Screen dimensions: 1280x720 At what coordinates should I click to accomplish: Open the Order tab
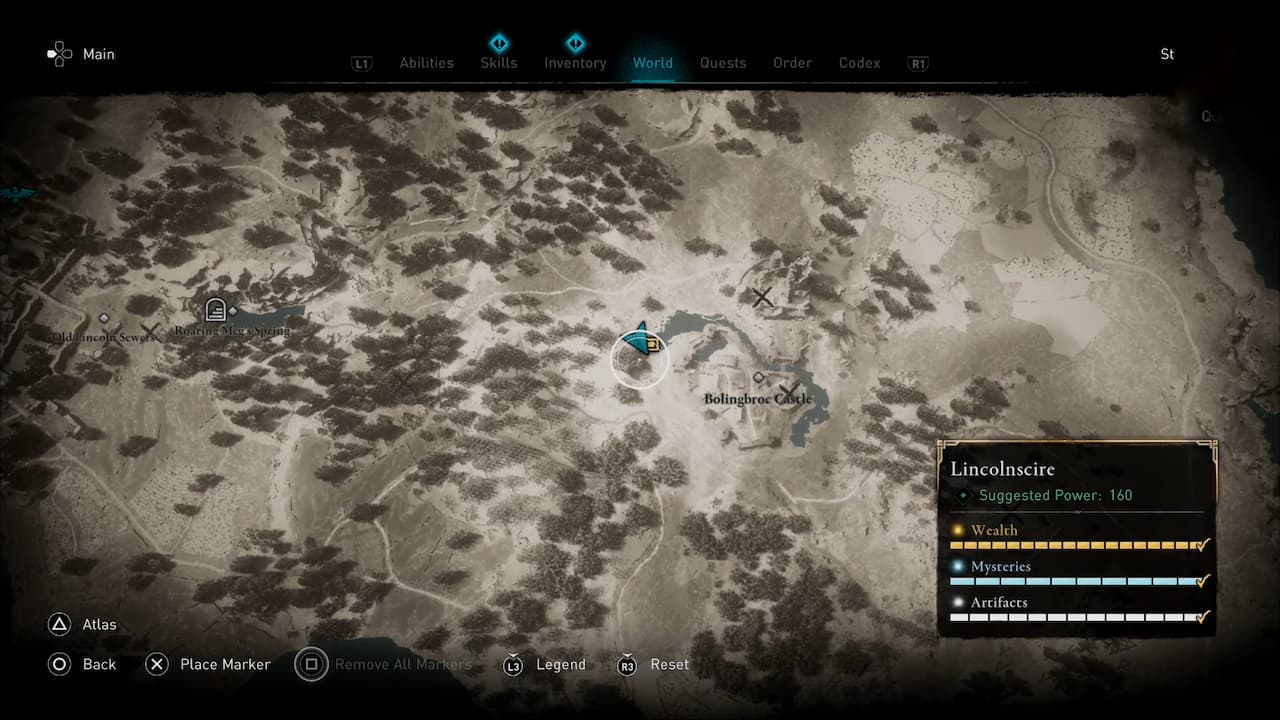tap(792, 63)
